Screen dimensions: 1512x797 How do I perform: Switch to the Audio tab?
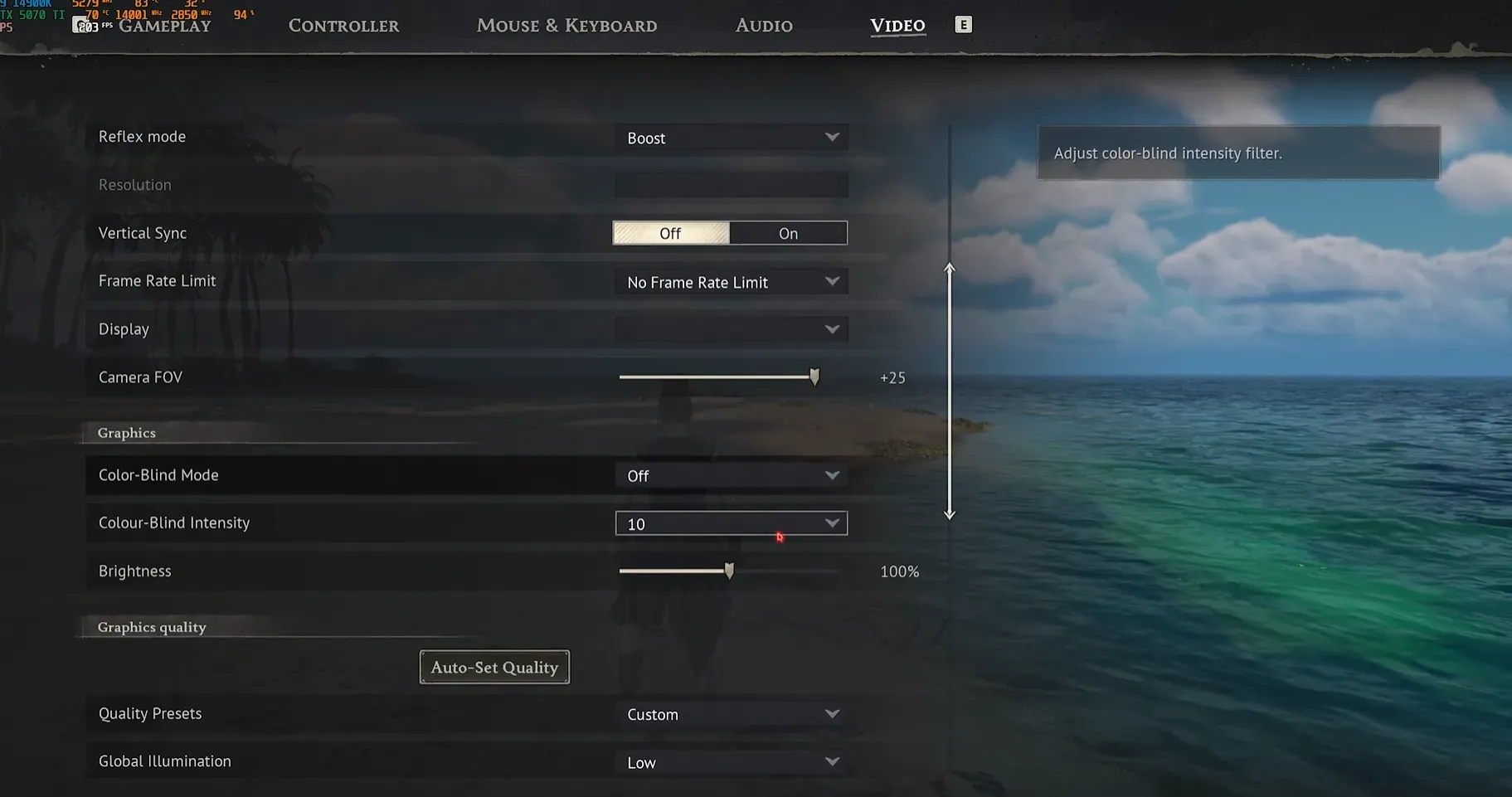click(x=763, y=25)
